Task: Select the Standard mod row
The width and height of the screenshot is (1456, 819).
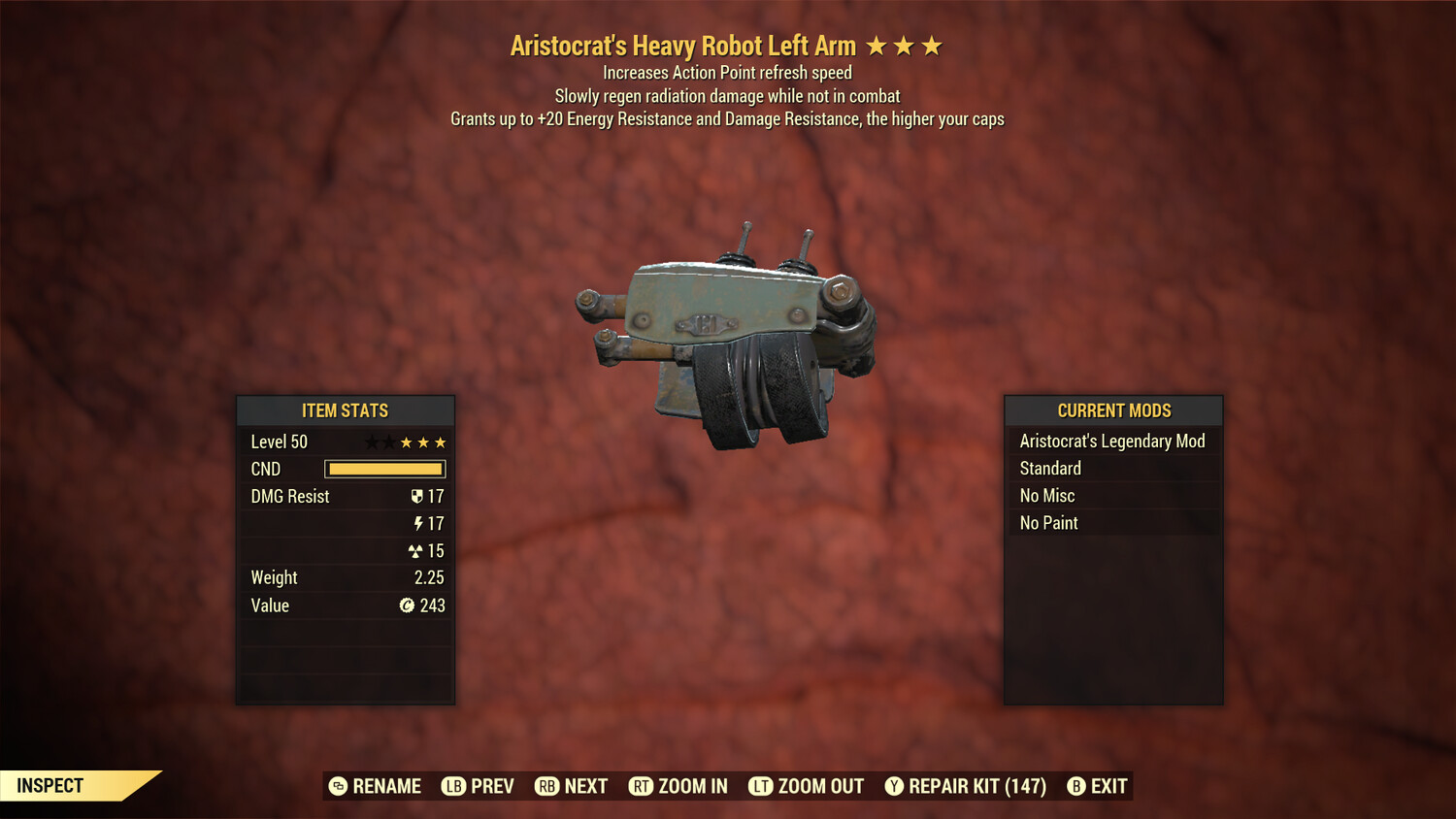Action: (x=1112, y=469)
